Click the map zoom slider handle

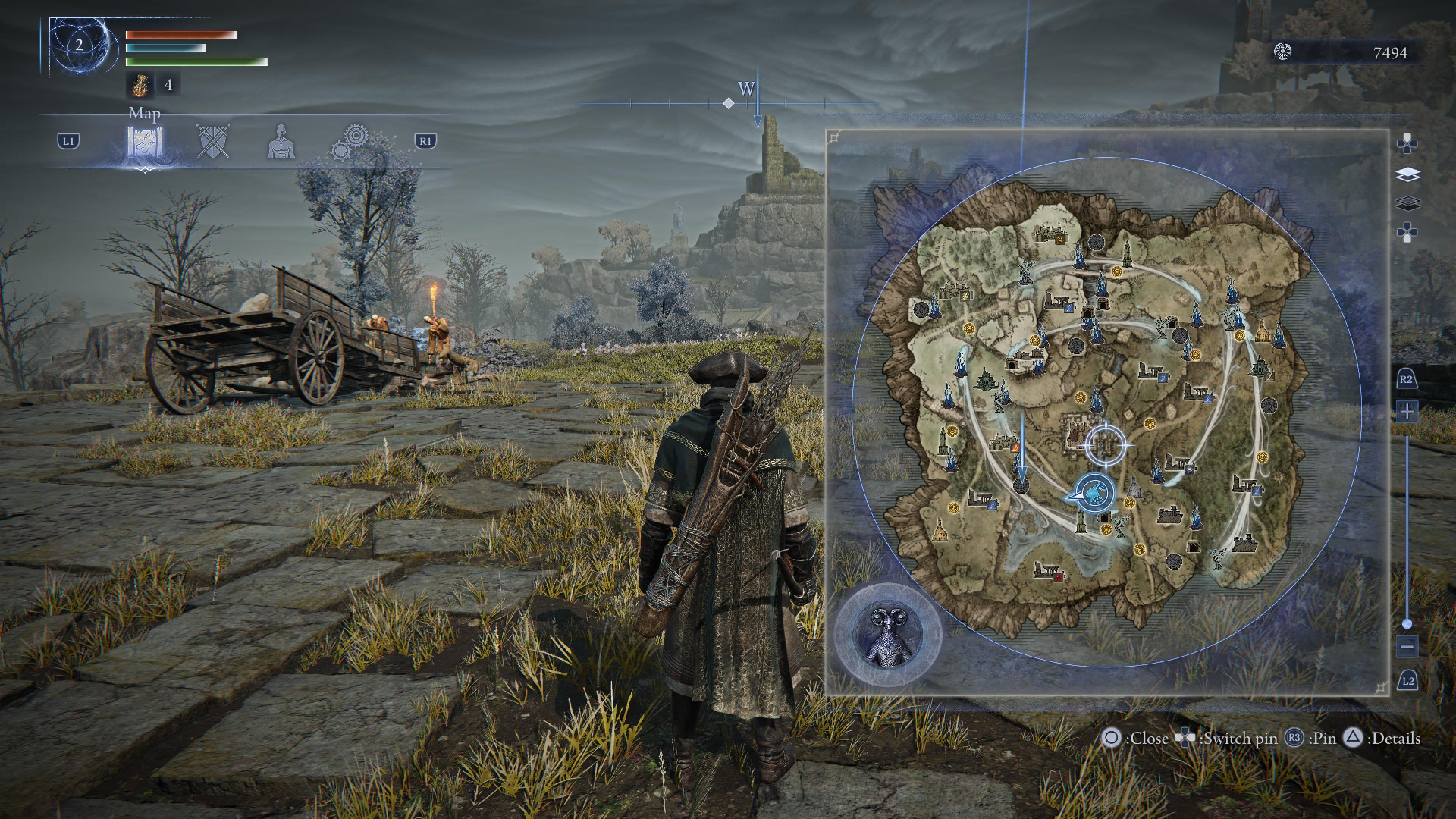coord(1407,623)
